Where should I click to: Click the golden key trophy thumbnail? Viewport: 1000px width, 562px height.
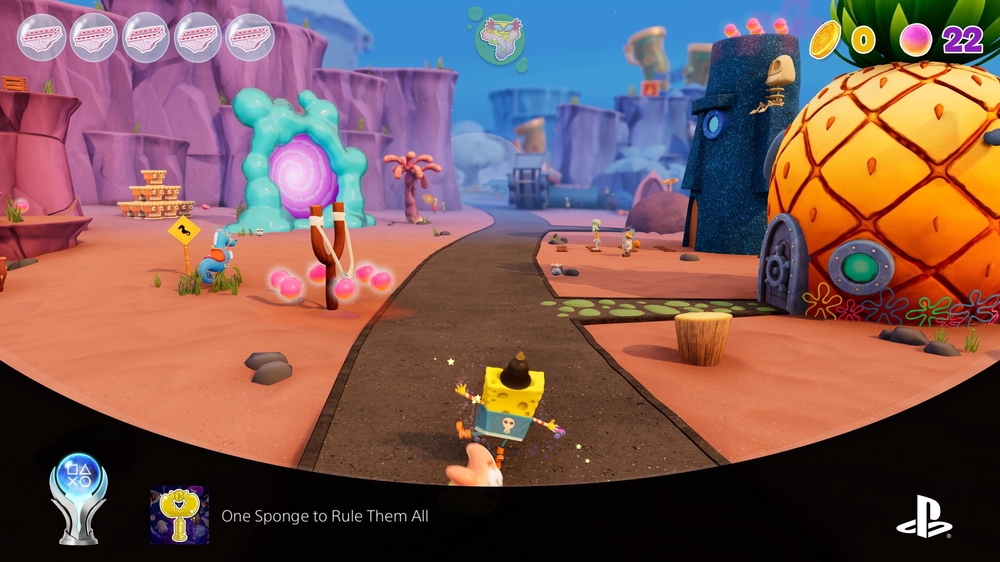coord(179,515)
